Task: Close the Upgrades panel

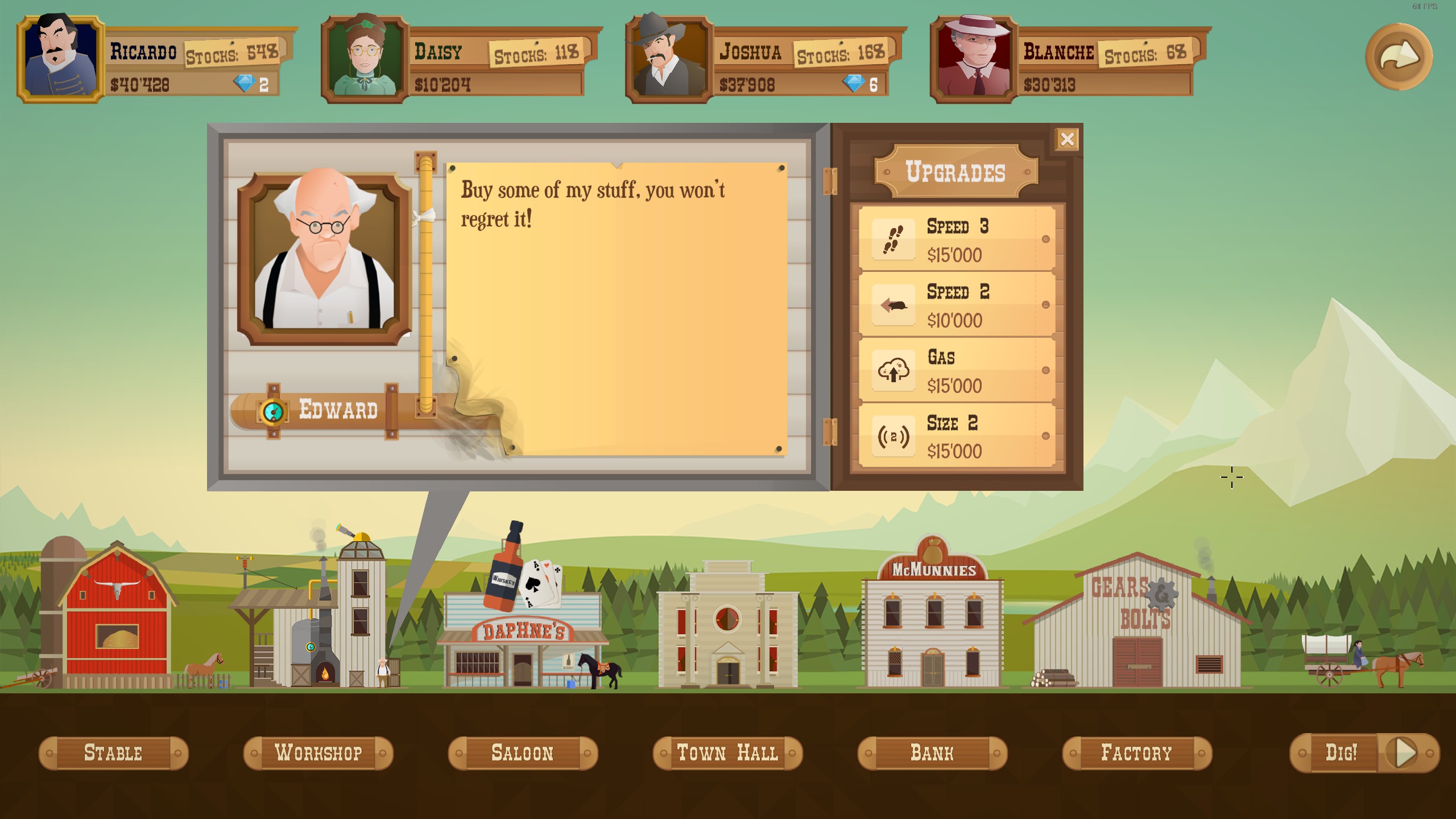Action: (1067, 139)
